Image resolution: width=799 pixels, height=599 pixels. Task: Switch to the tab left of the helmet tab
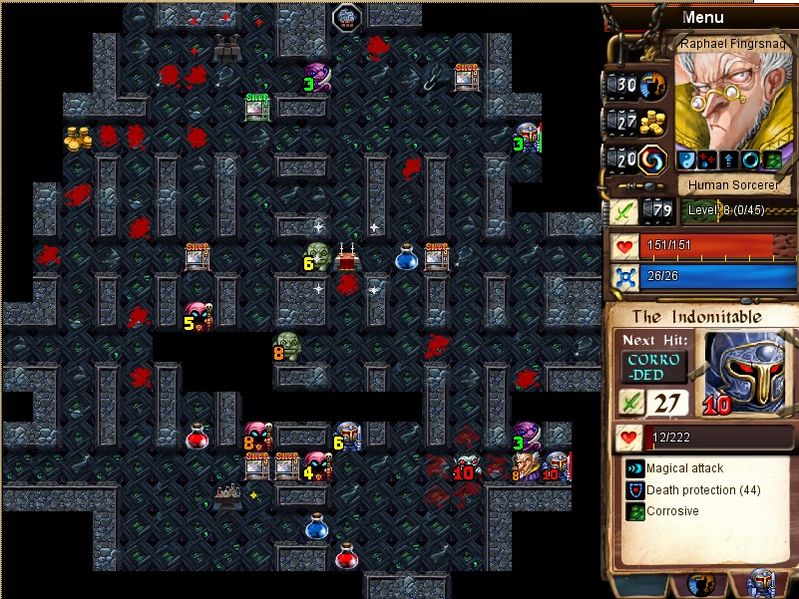point(700,583)
